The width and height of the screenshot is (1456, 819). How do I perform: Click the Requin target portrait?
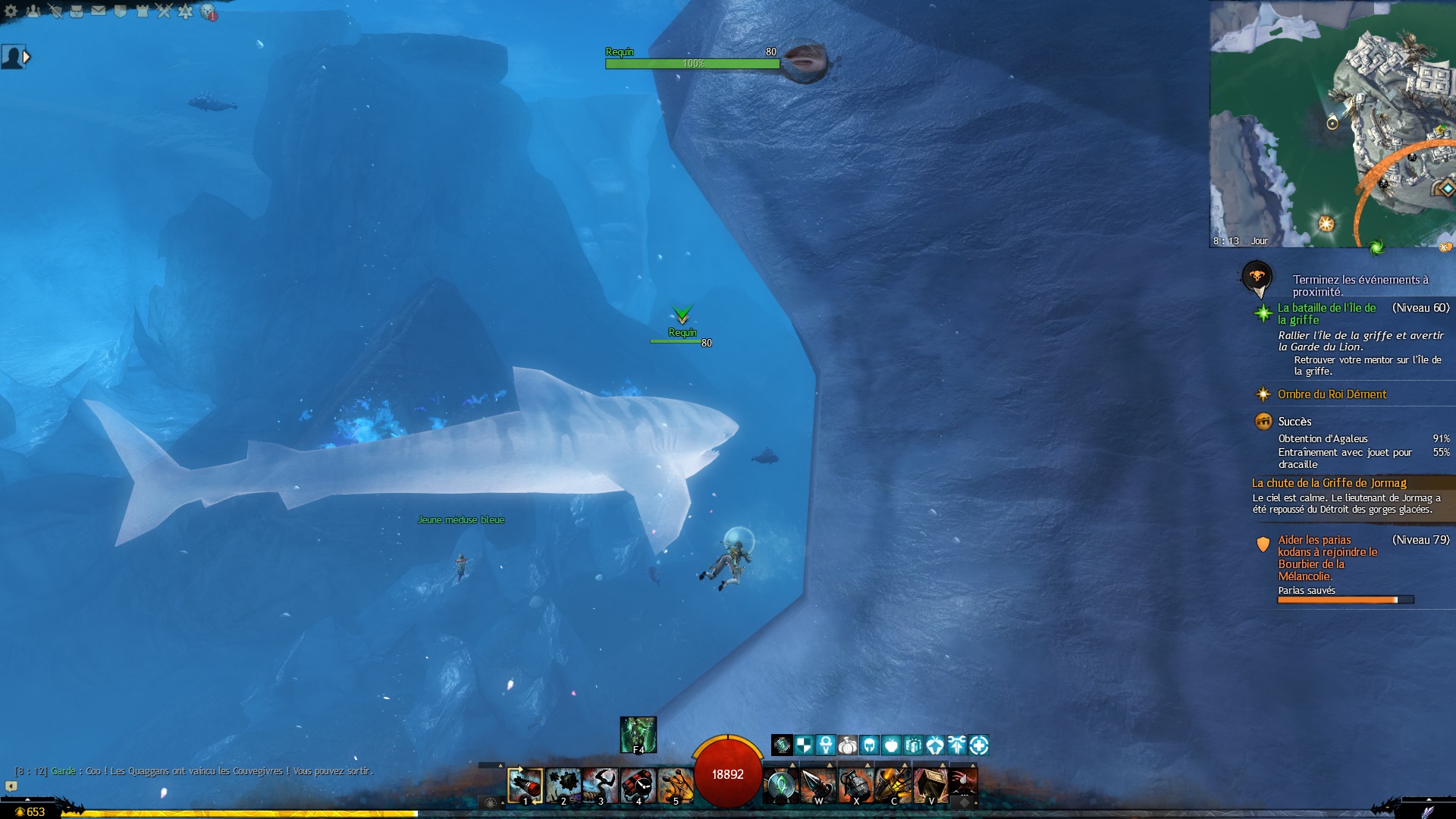point(805,59)
